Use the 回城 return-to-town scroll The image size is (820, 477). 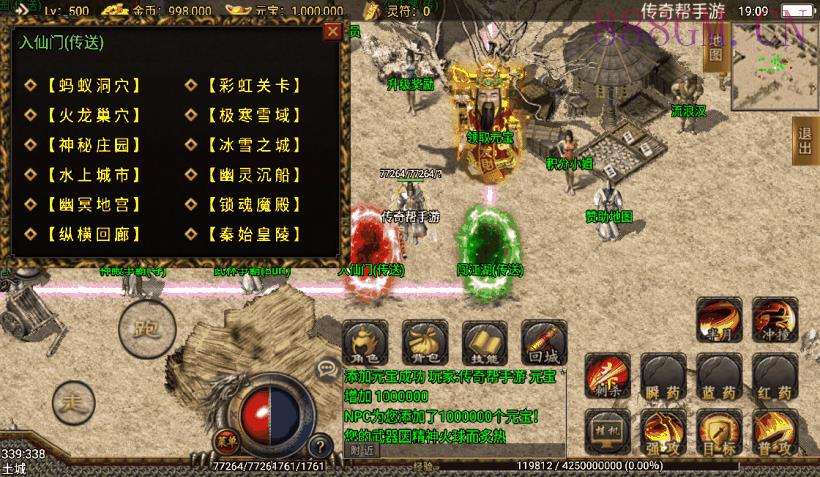(543, 341)
